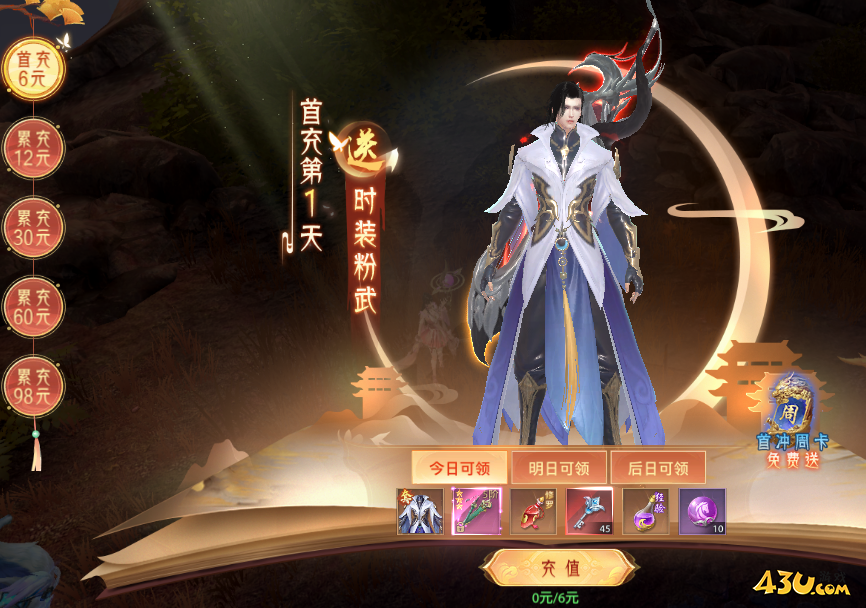Select the pink 5阶 weapon reward
The width and height of the screenshot is (866, 608).
pos(475,512)
